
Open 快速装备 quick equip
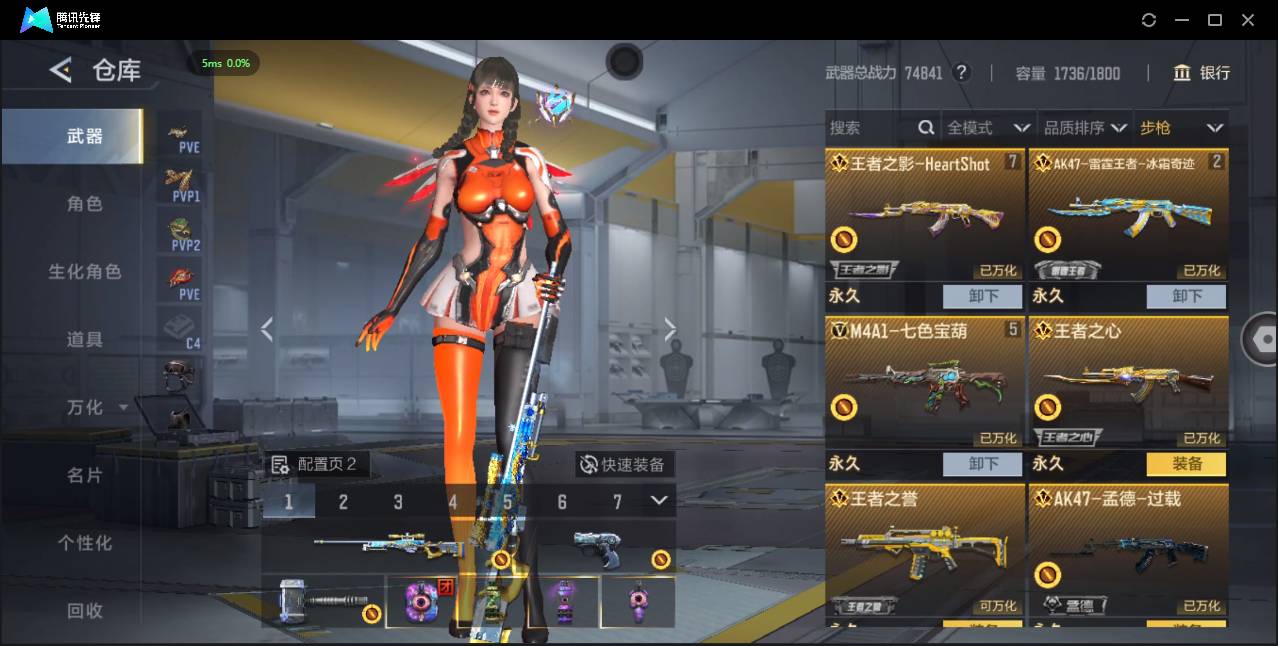623,464
